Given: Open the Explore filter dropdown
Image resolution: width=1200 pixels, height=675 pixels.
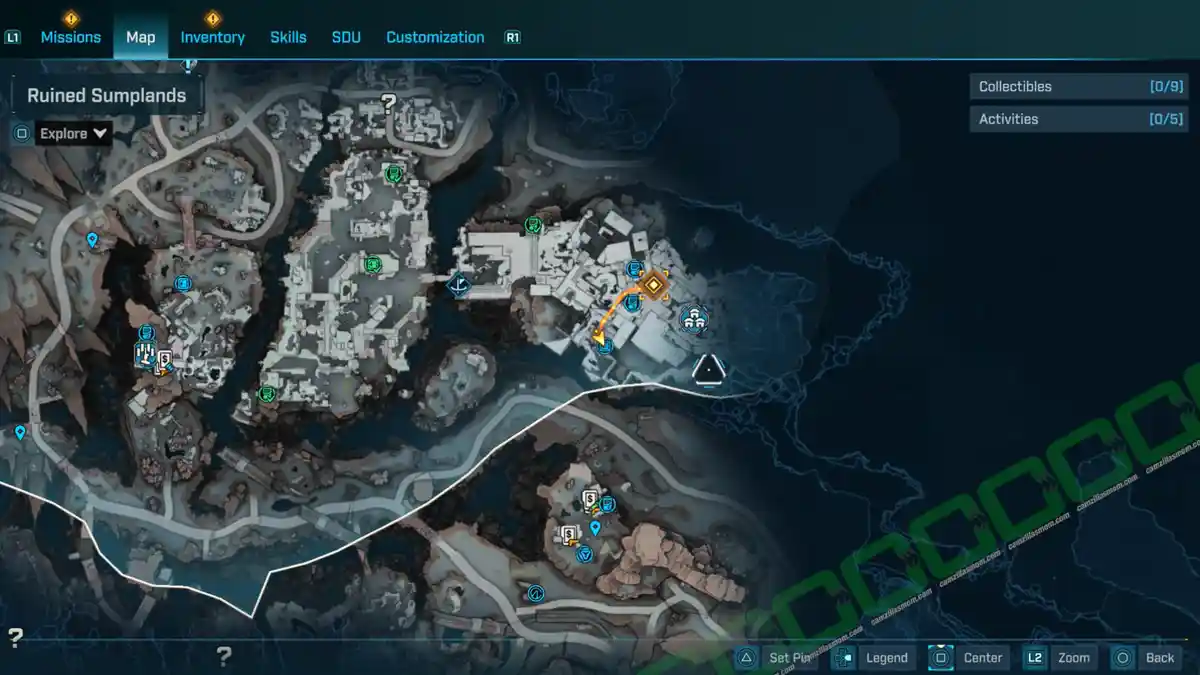Looking at the screenshot, I should [74, 133].
